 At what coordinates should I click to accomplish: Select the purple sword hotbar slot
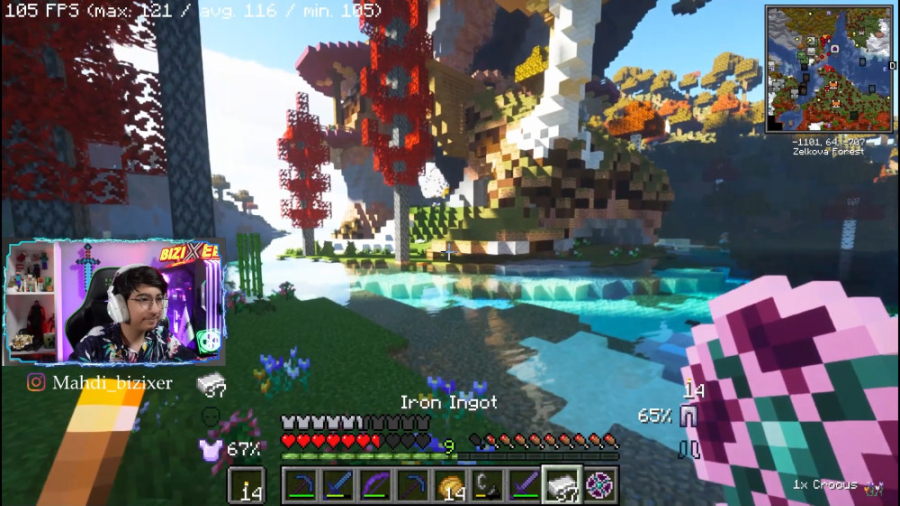pyautogui.click(x=526, y=485)
